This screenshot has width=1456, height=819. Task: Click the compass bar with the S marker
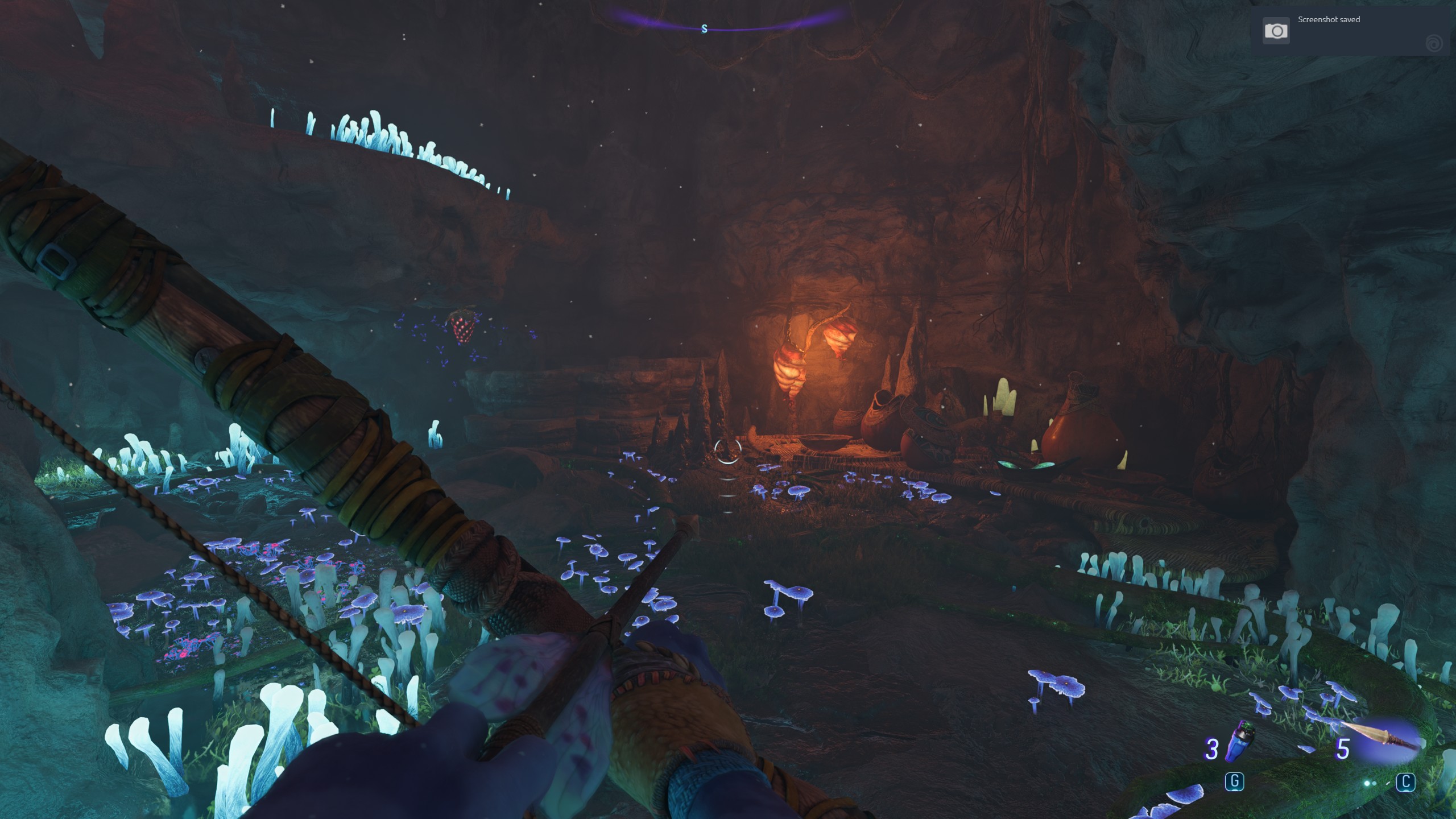(705, 28)
